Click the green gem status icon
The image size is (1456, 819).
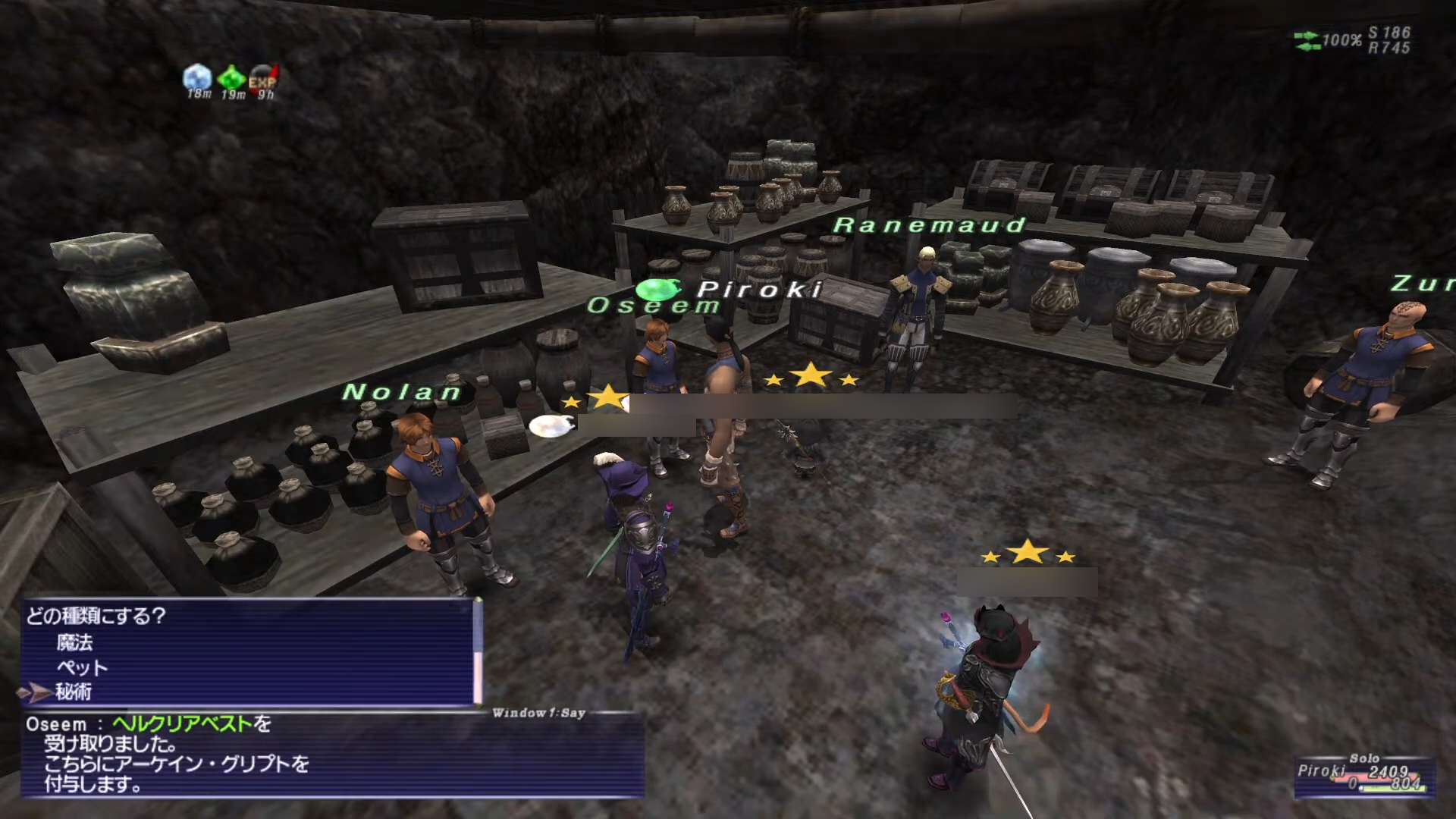tap(231, 77)
